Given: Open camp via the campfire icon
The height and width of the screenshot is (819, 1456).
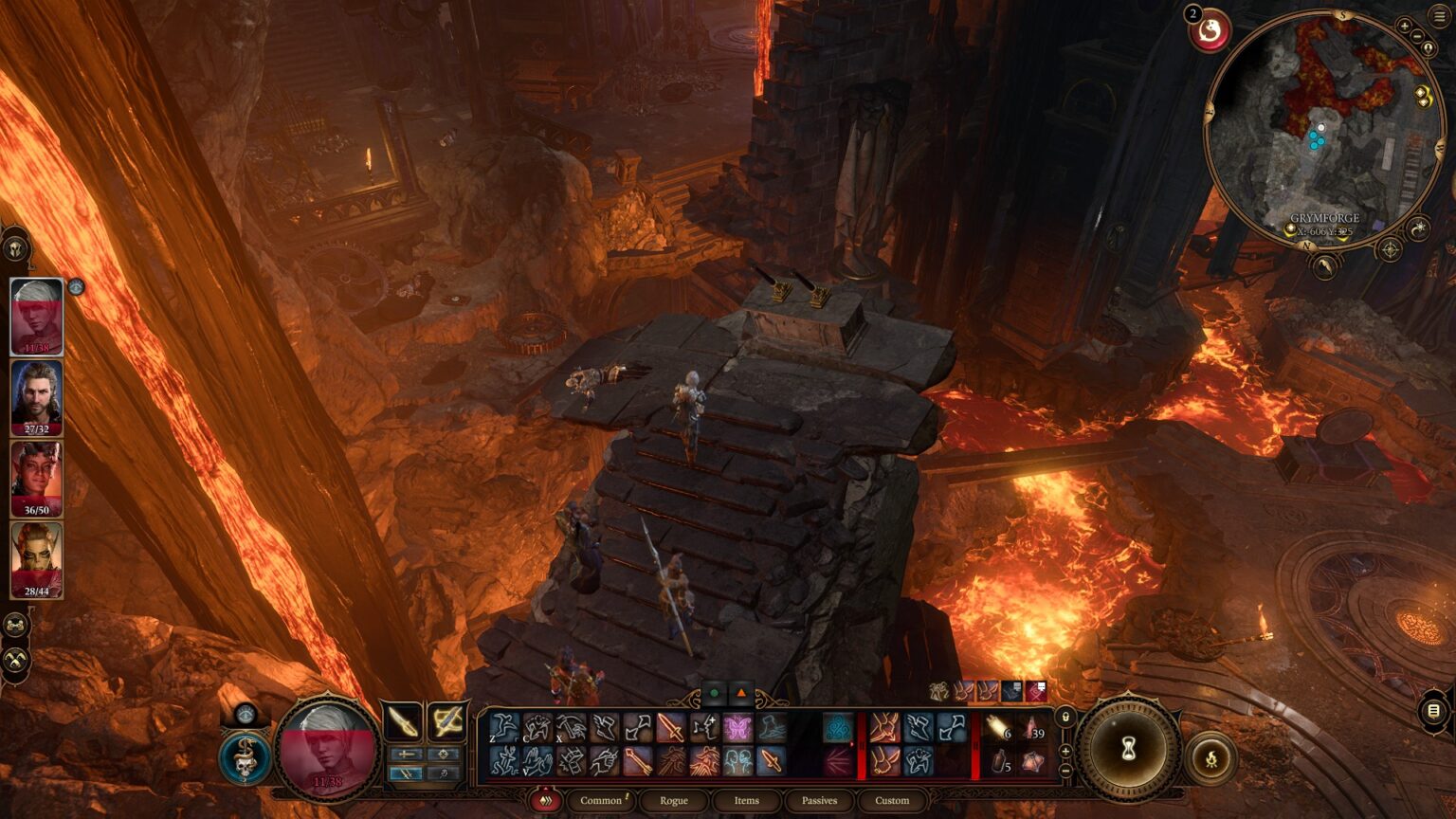Looking at the screenshot, I should coord(1212,758).
